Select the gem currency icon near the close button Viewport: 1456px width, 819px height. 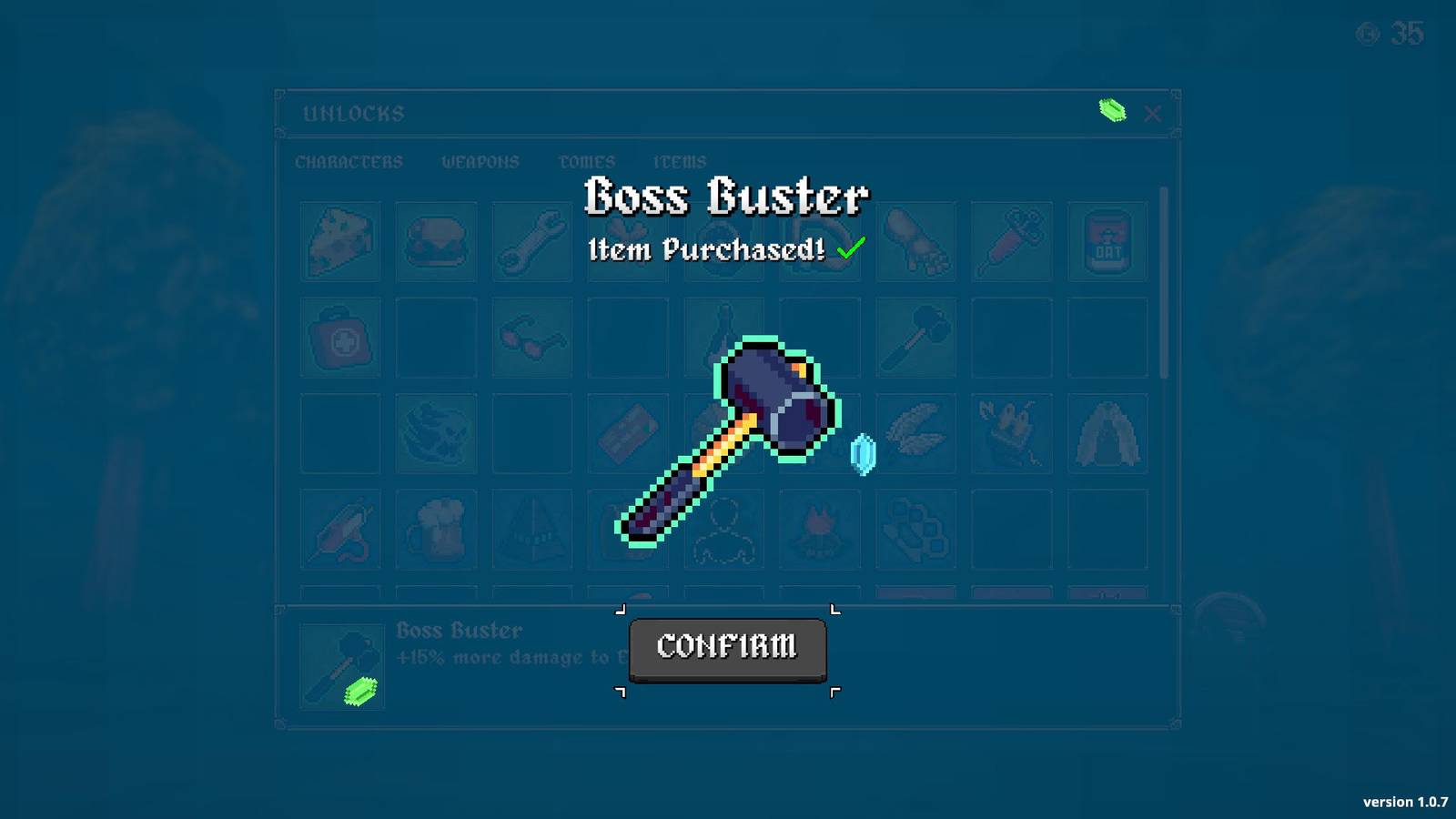(1111, 110)
